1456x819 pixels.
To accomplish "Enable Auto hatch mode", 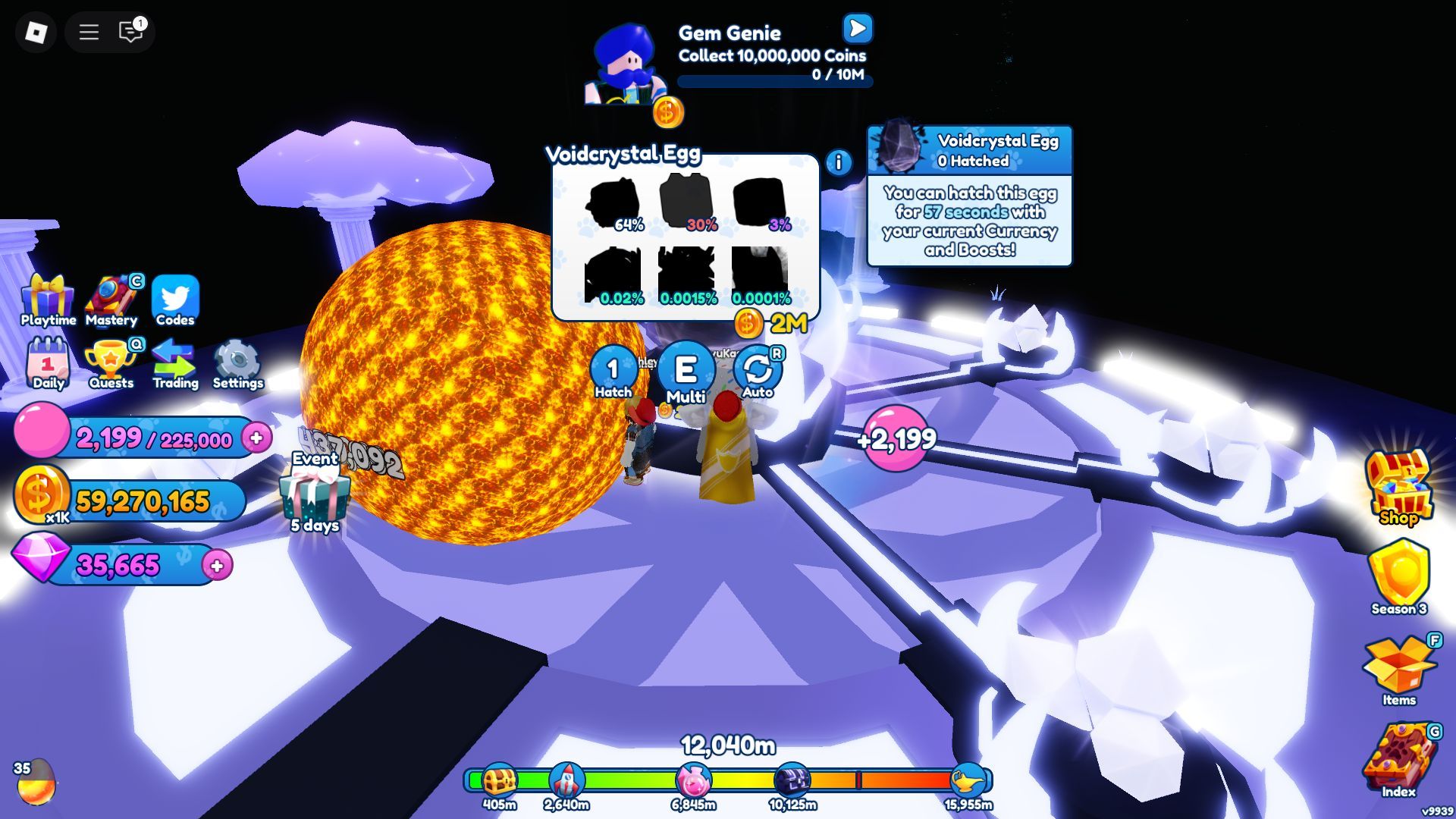I will point(757,371).
